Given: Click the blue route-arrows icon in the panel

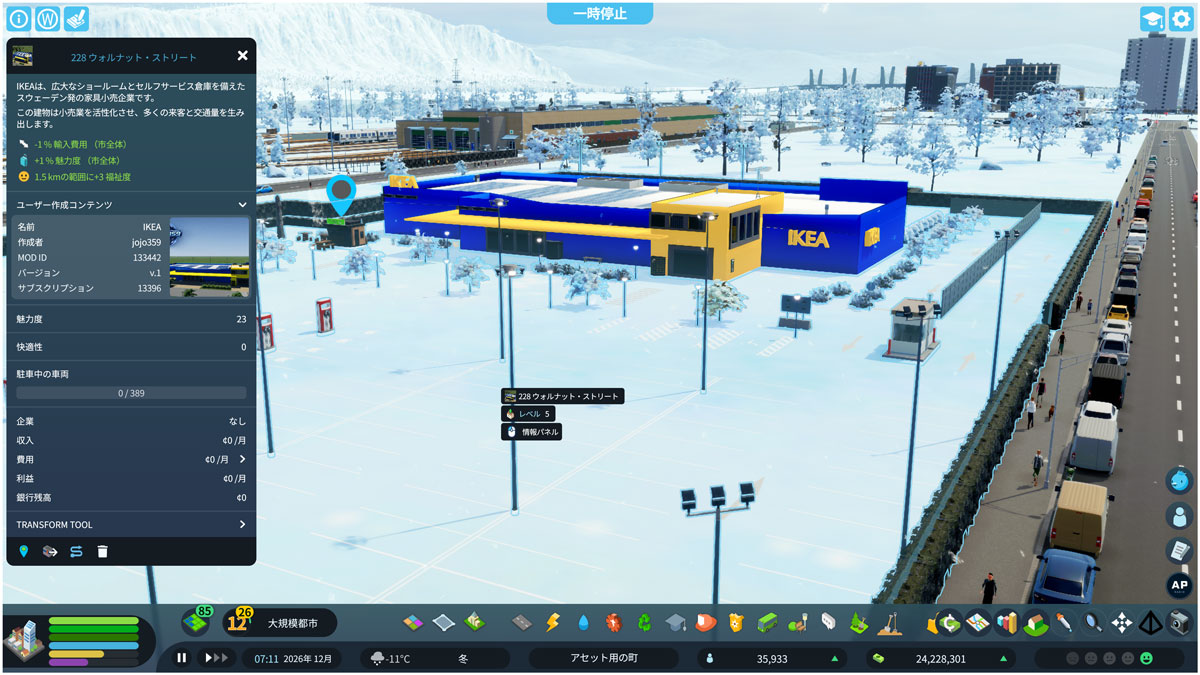Looking at the screenshot, I should tap(76, 551).
